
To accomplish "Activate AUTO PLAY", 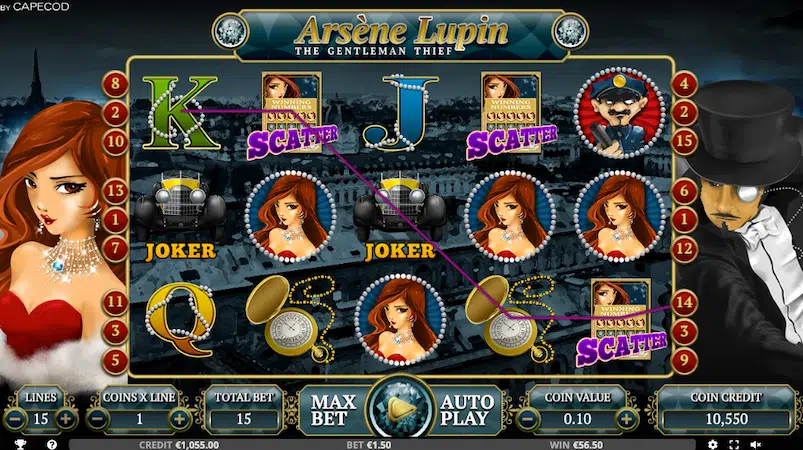I will (x=465, y=410).
